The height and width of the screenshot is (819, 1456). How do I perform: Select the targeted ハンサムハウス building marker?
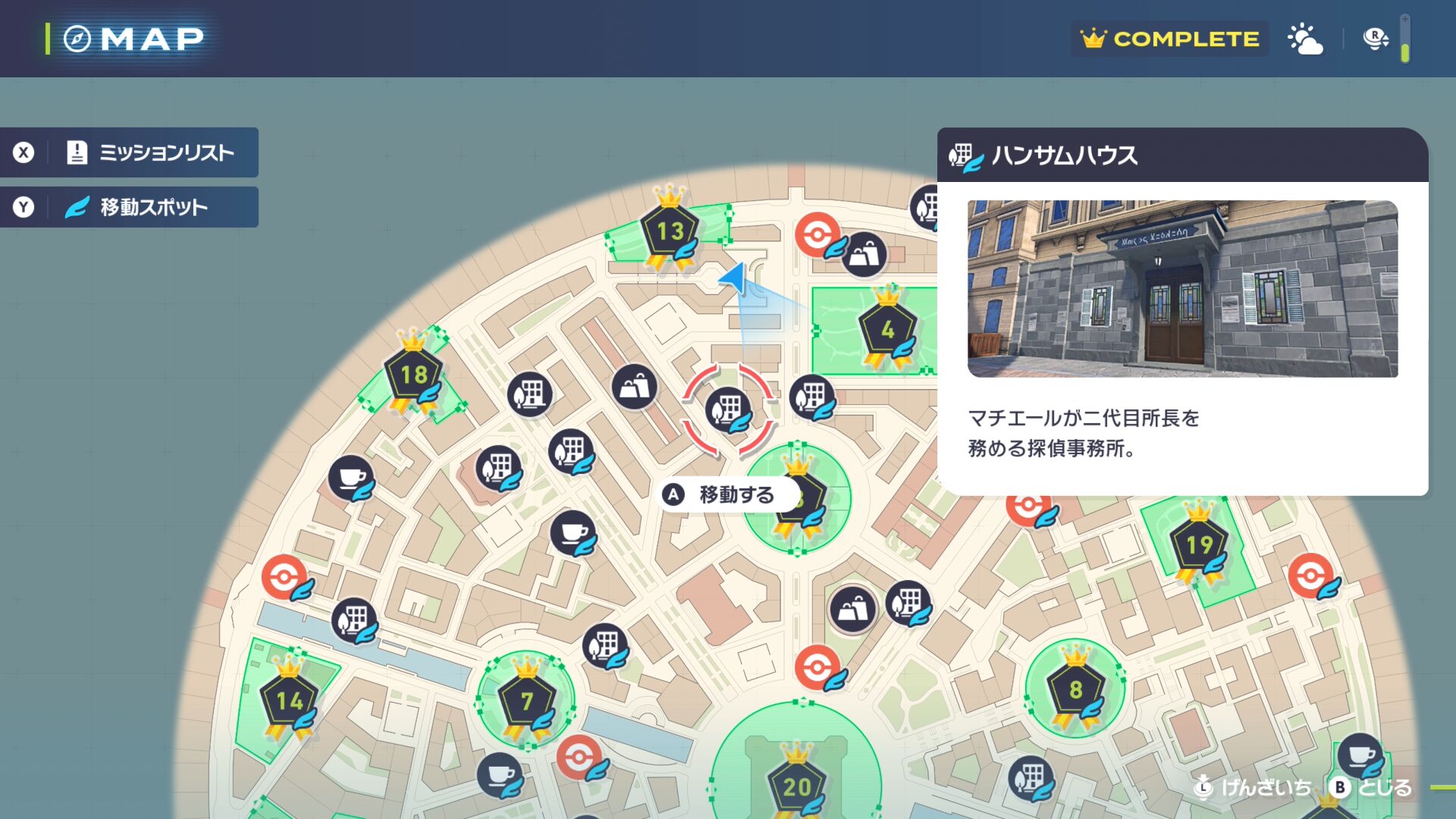coord(728,410)
